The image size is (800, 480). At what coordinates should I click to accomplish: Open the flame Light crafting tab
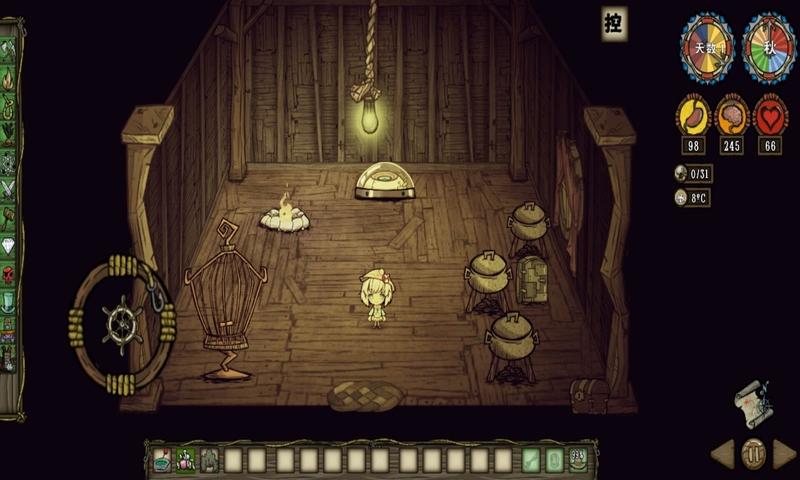coord(9,76)
